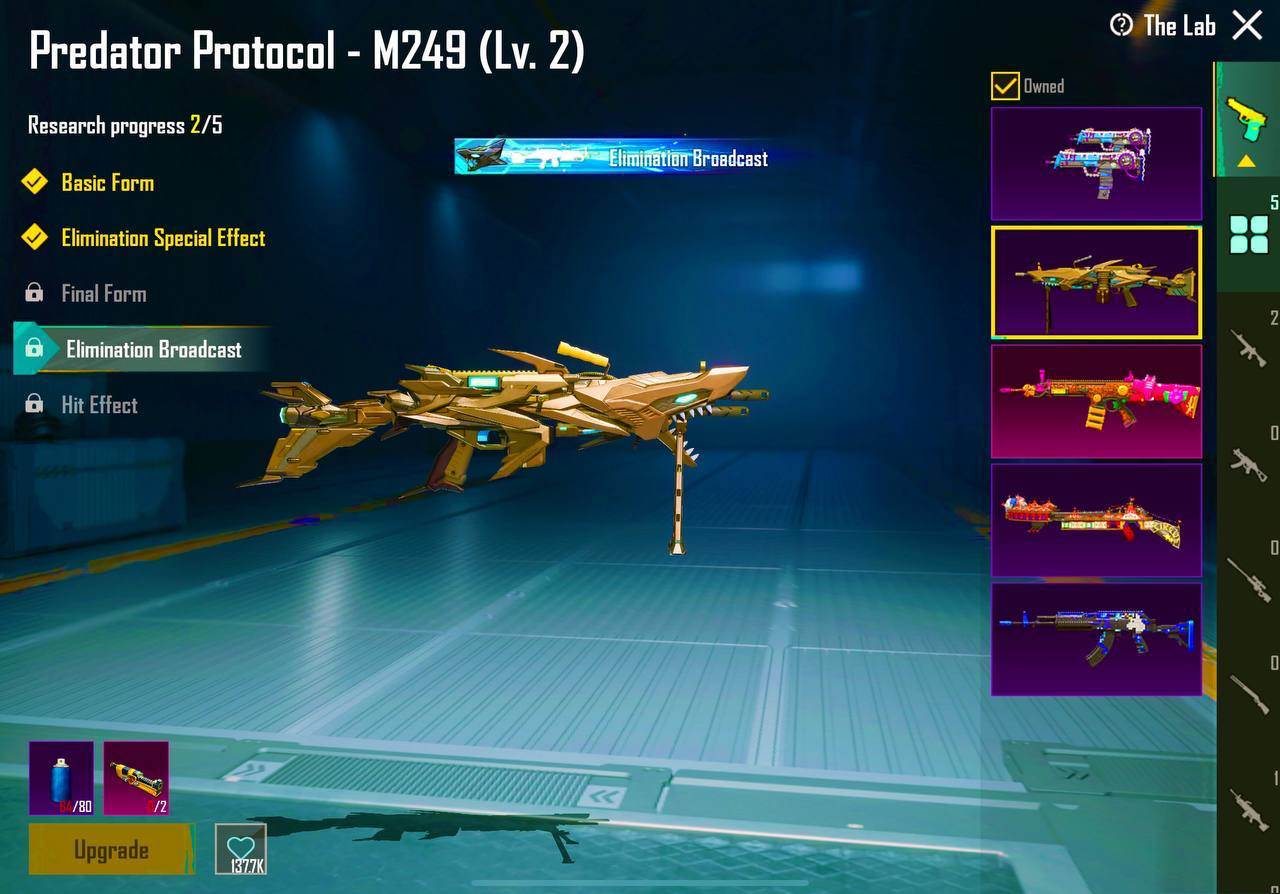View the Elimination Special Effect stage
This screenshot has height=894, width=1280.
pos(163,238)
